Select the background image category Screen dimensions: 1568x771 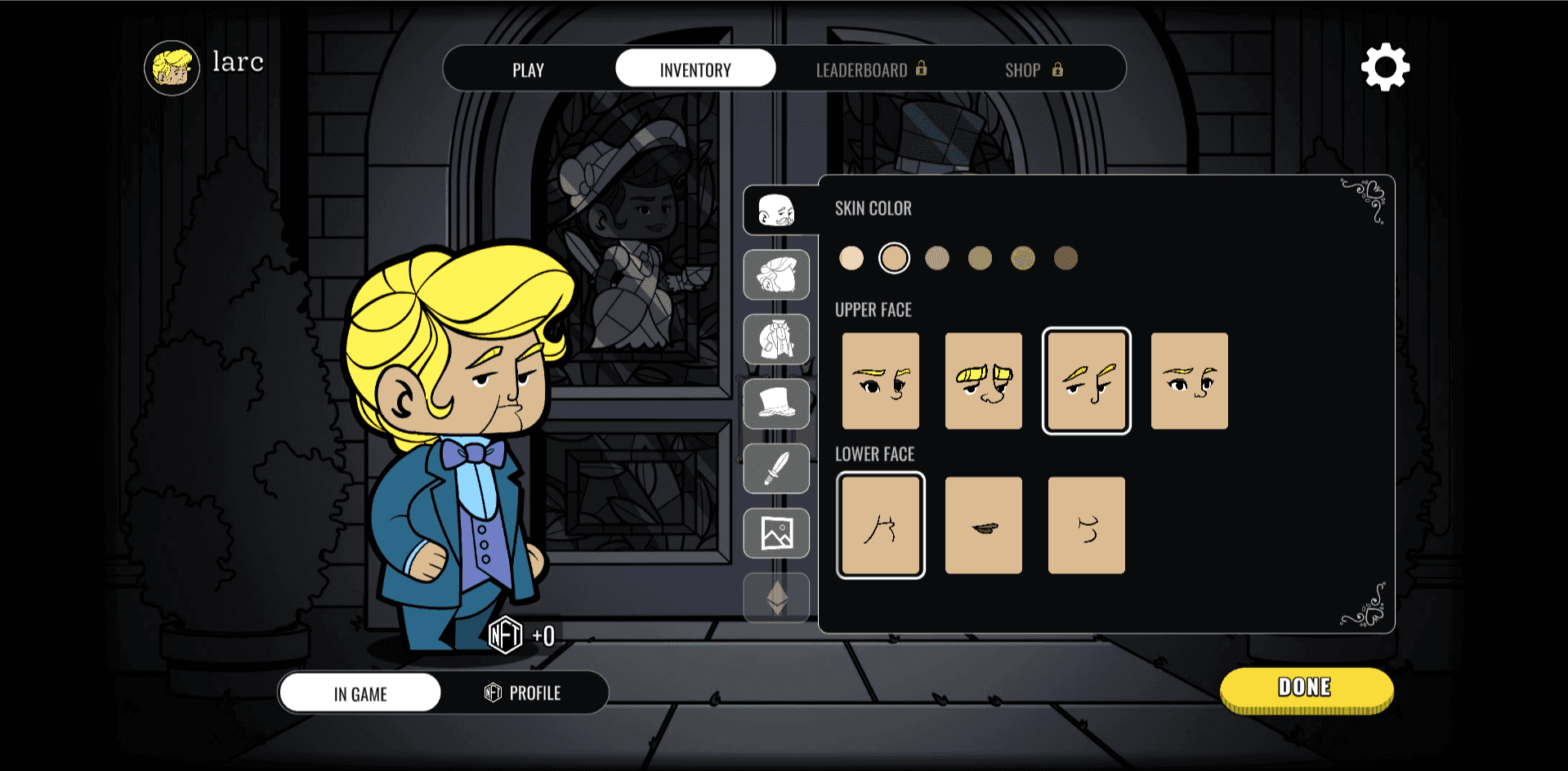click(x=775, y=533)
